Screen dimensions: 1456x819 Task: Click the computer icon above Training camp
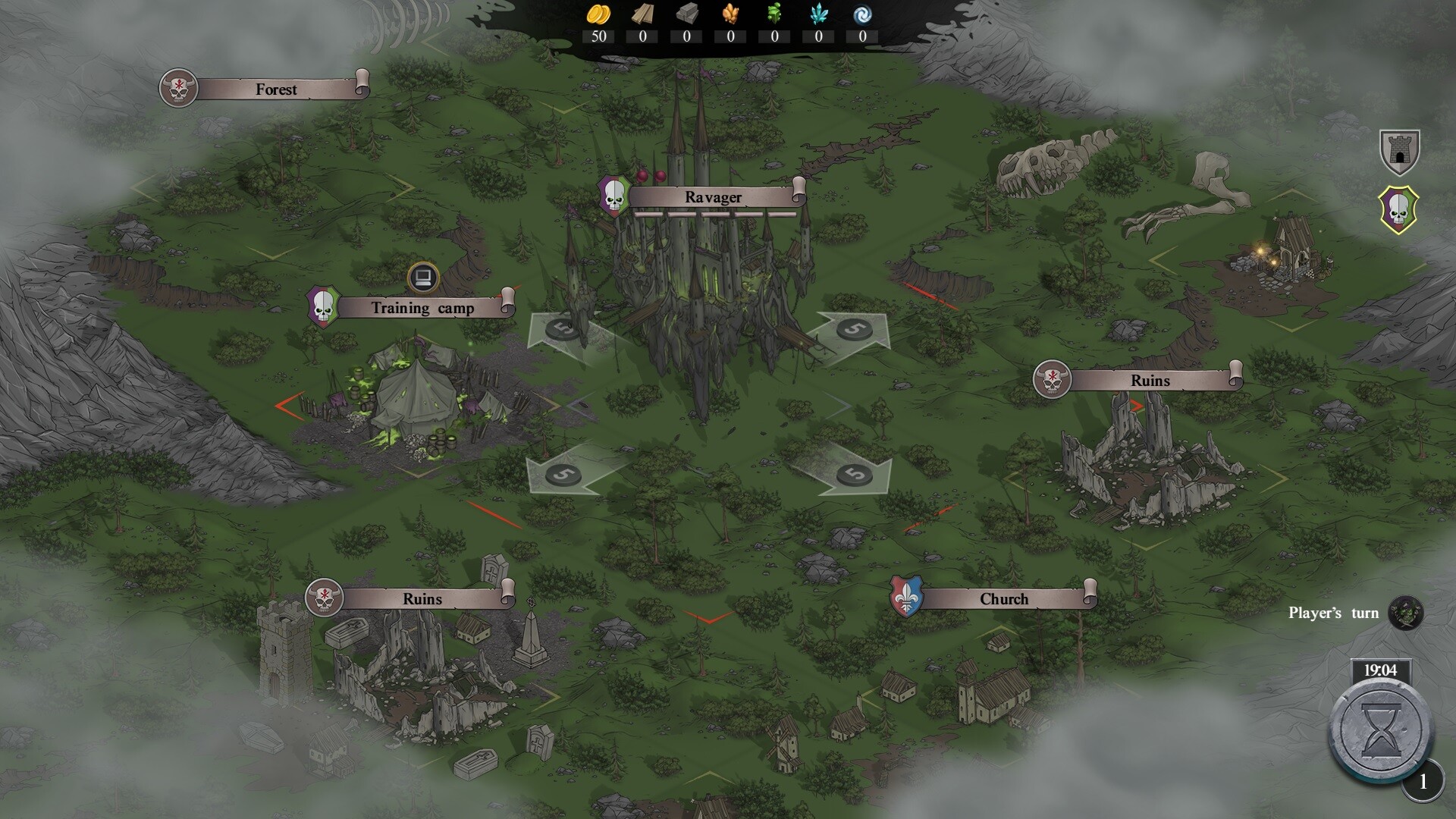click(423, 277)
